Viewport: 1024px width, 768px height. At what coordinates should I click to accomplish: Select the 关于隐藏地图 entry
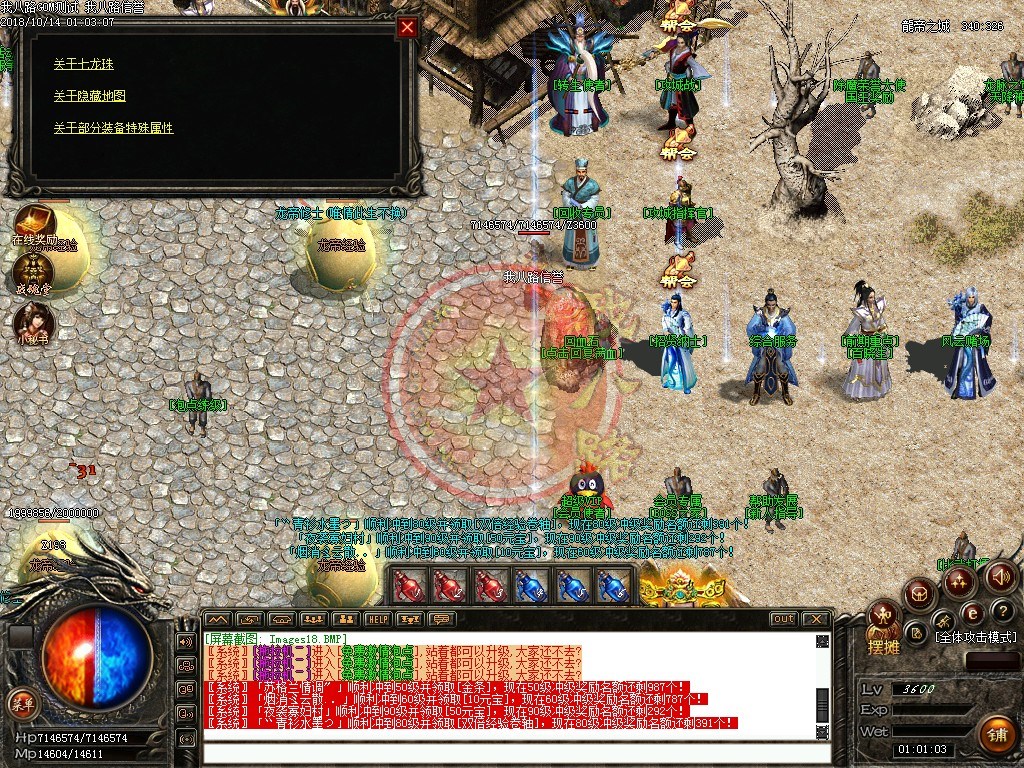90,96
